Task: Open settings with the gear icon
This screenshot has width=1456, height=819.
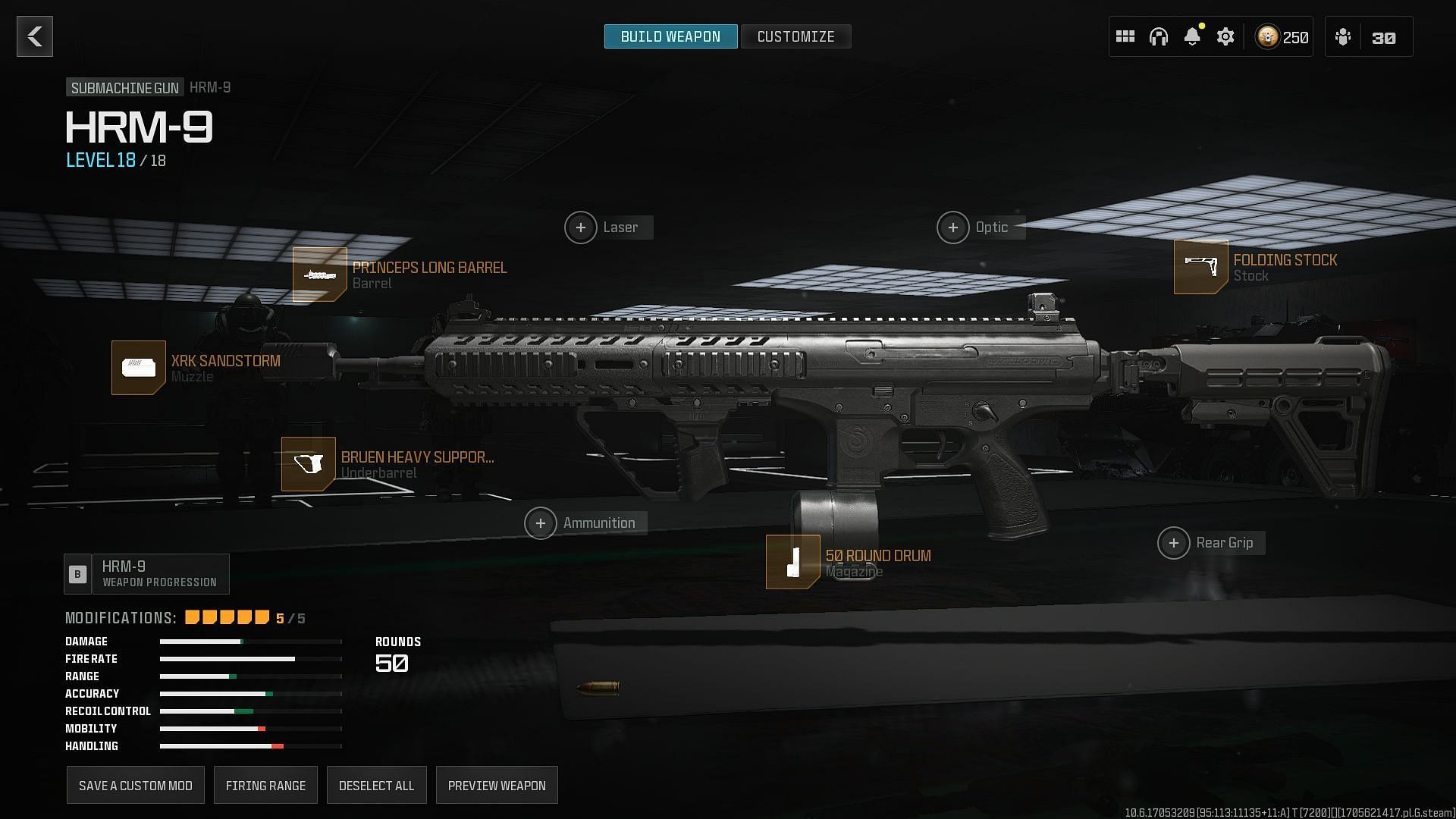Action: click(1225, 36)
